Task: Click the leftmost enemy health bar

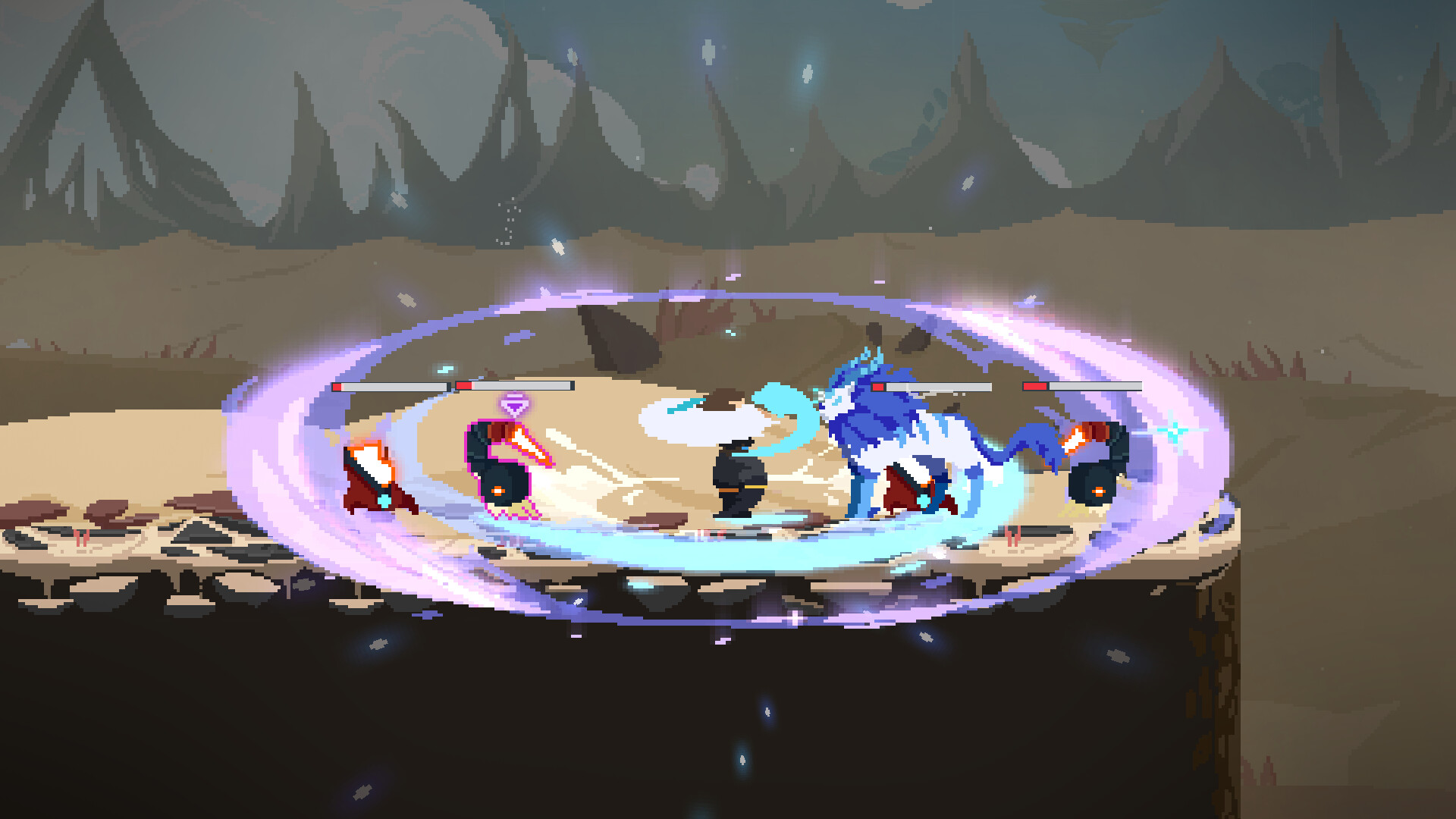Action: [391, 386]
